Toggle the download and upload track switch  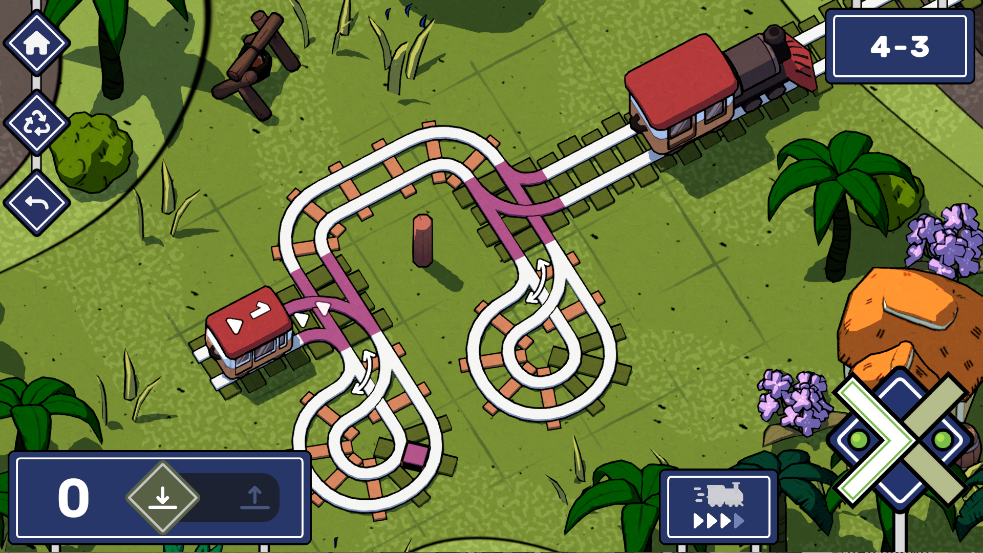[x=208, y=497]
